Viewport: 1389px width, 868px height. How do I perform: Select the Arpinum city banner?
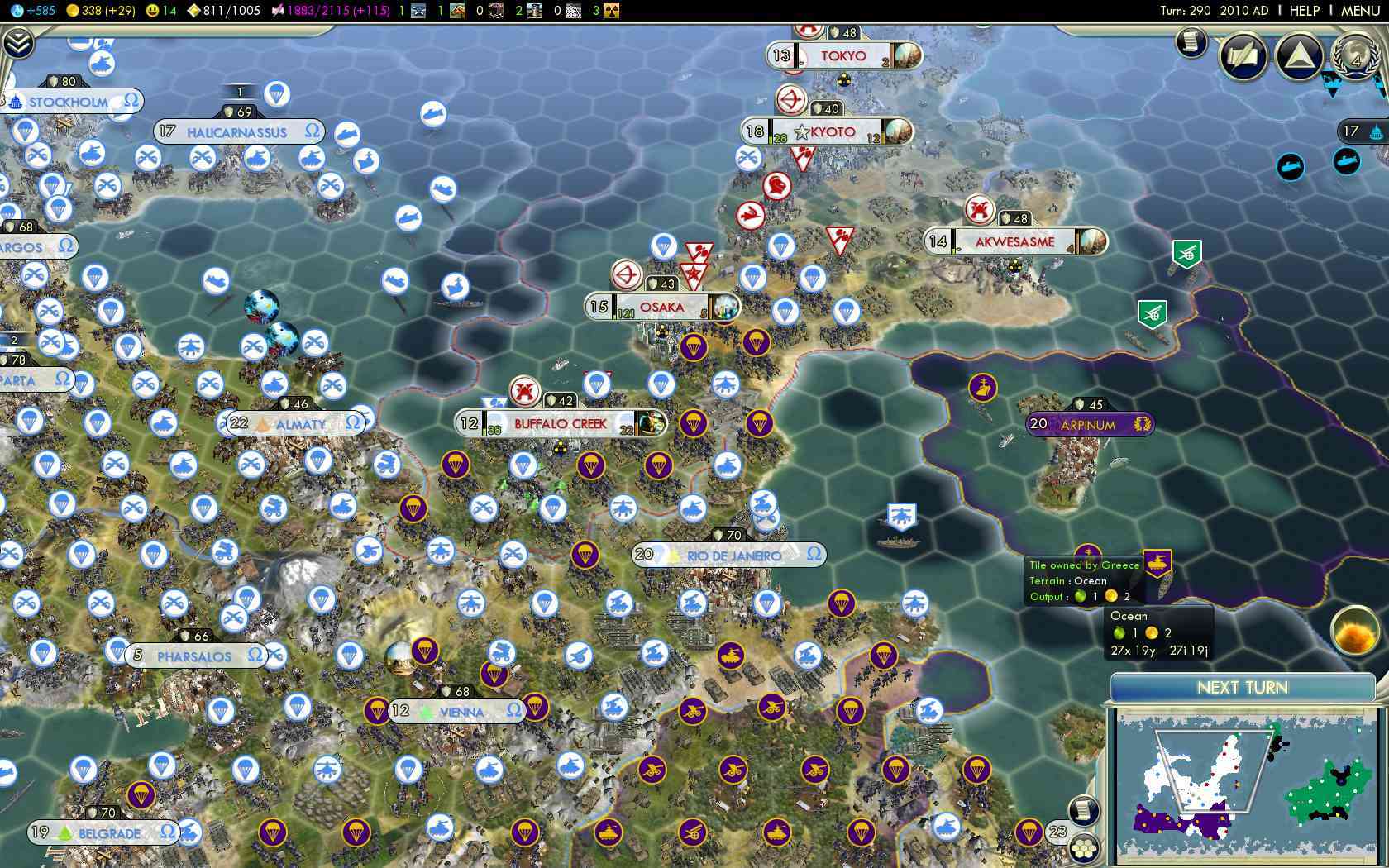(1089, 425)
